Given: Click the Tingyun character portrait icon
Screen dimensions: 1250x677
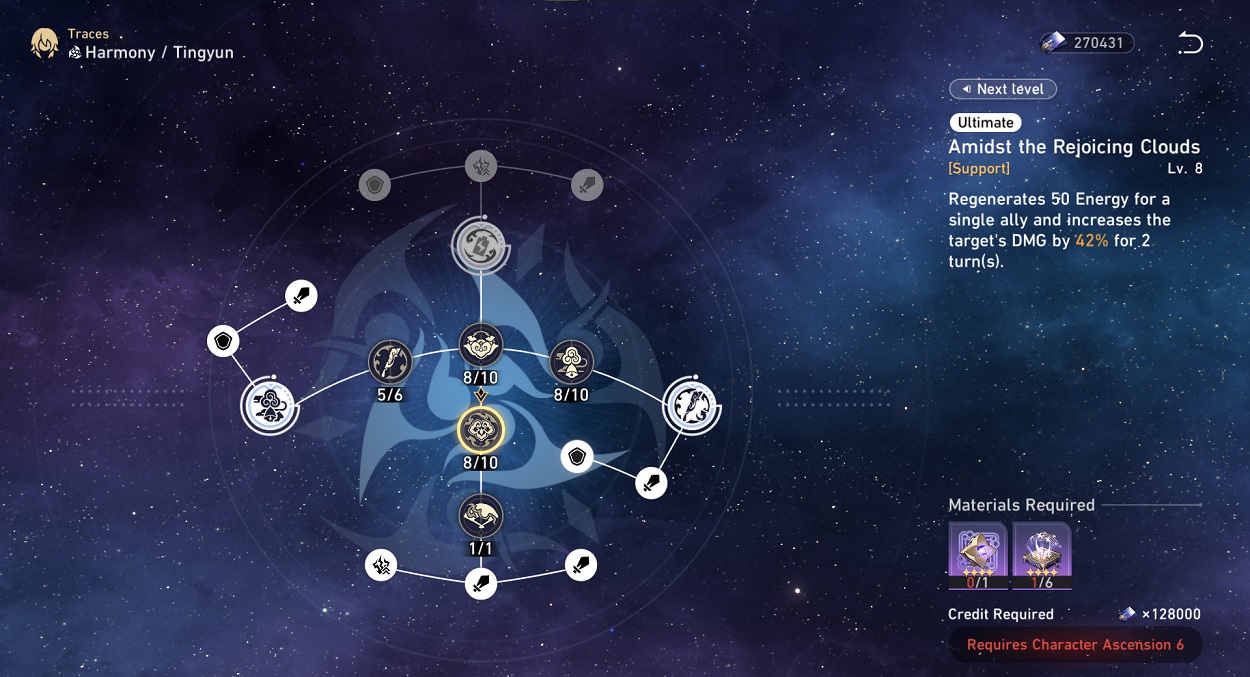Looking at the screenshot, I should tap(44, 43).
